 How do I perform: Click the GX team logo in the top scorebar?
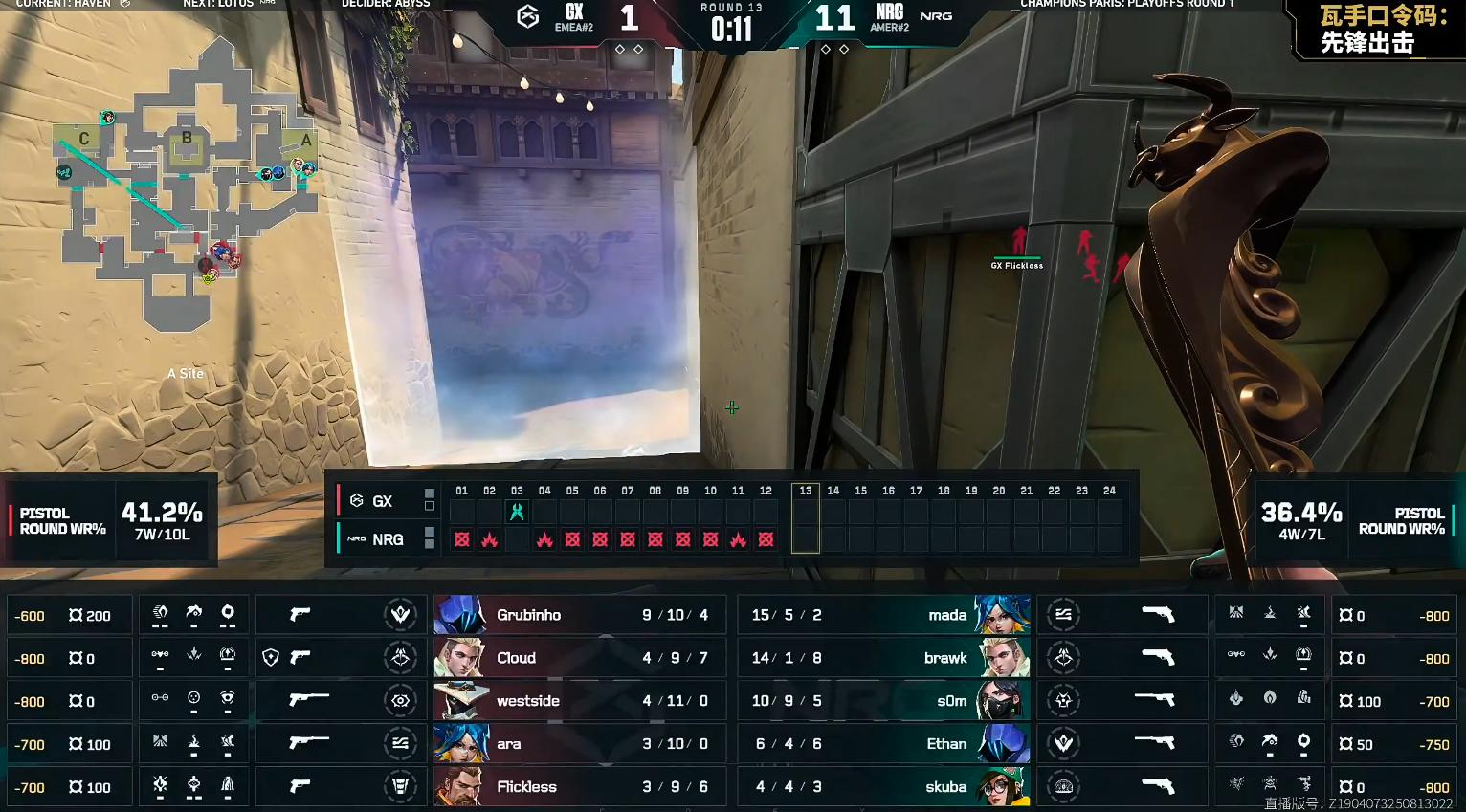pos(527,16)
